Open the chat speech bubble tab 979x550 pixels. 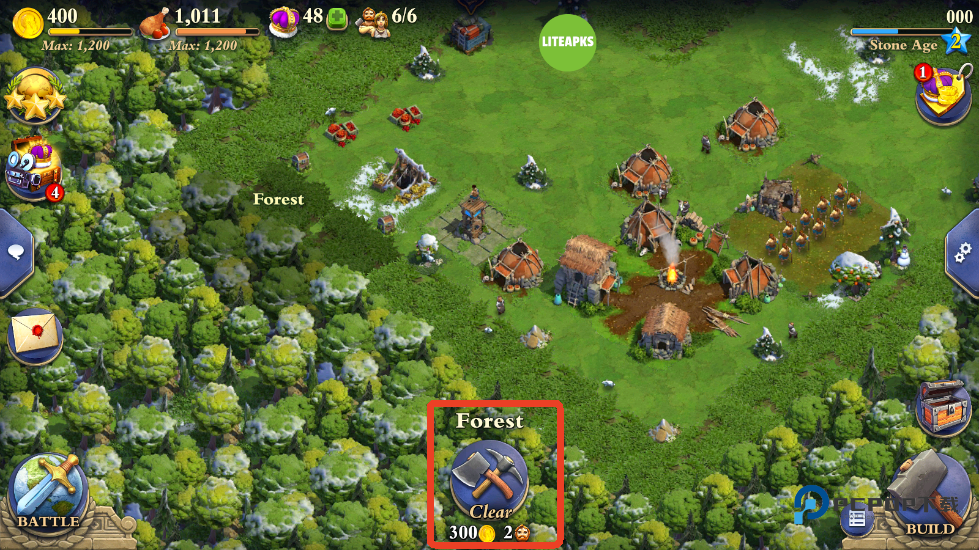tap(15, 253)
